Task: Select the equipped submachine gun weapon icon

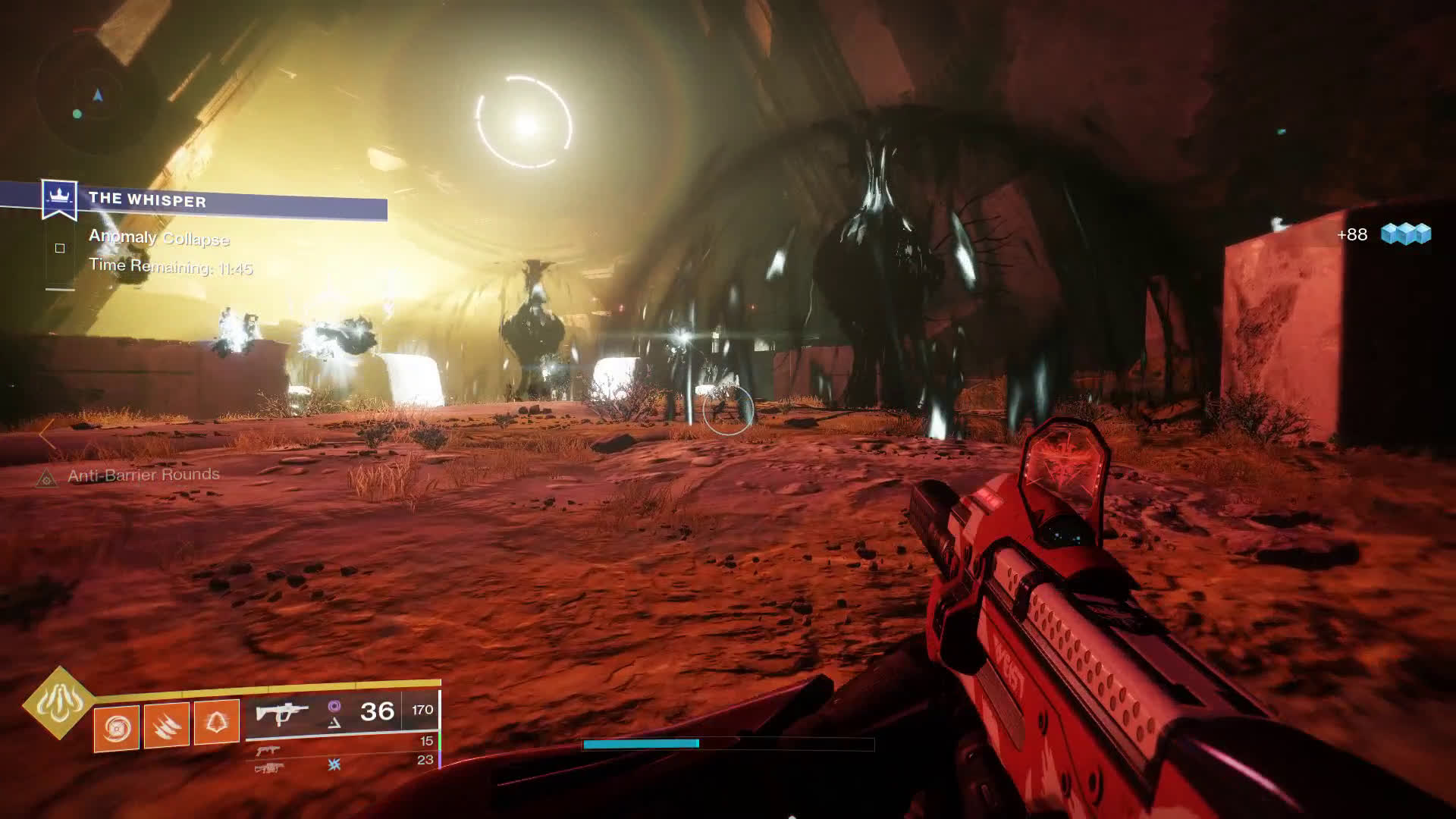Action: (281, 713)
